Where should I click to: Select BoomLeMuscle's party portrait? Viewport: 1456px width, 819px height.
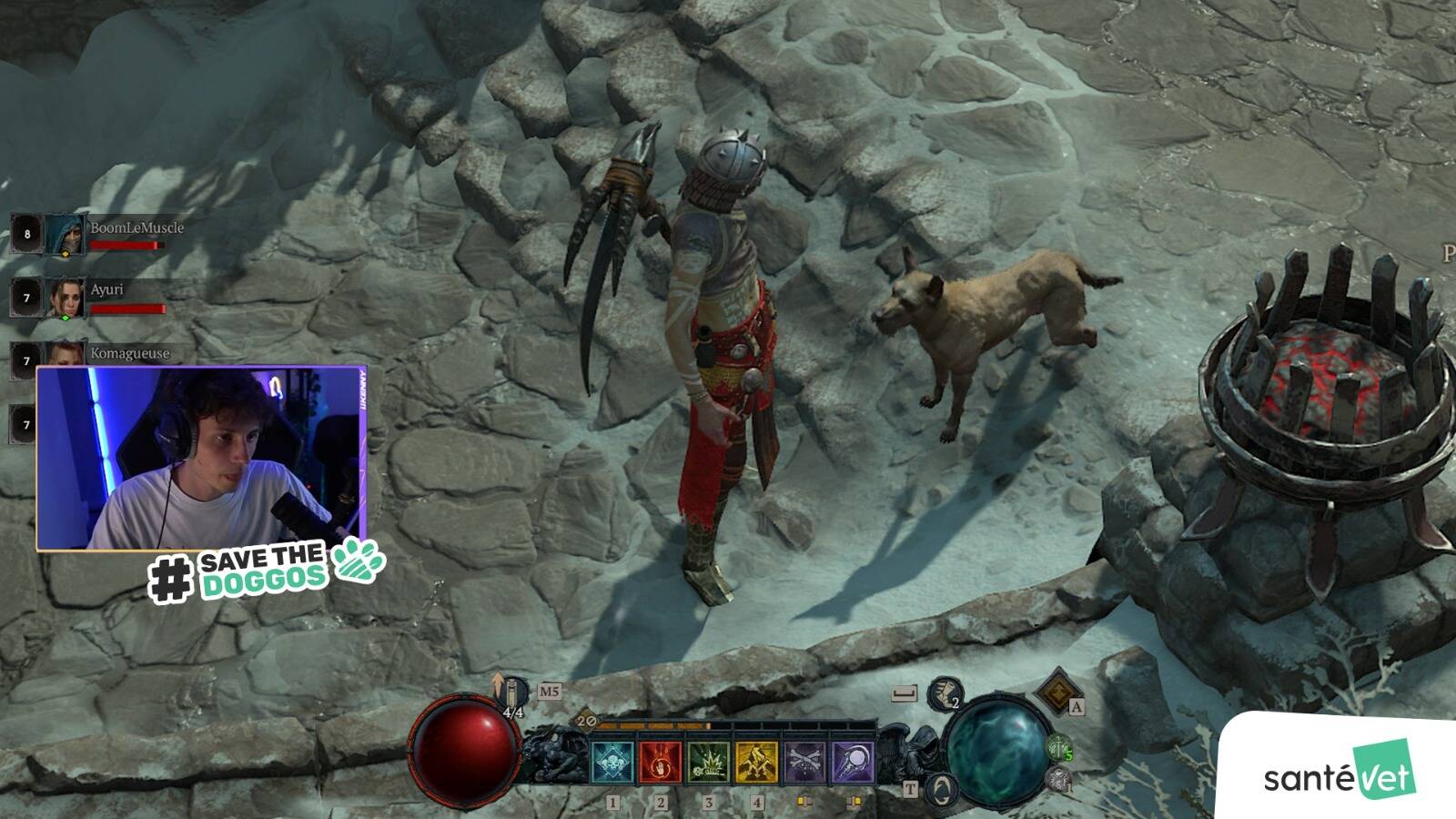(x=65, y=236)
